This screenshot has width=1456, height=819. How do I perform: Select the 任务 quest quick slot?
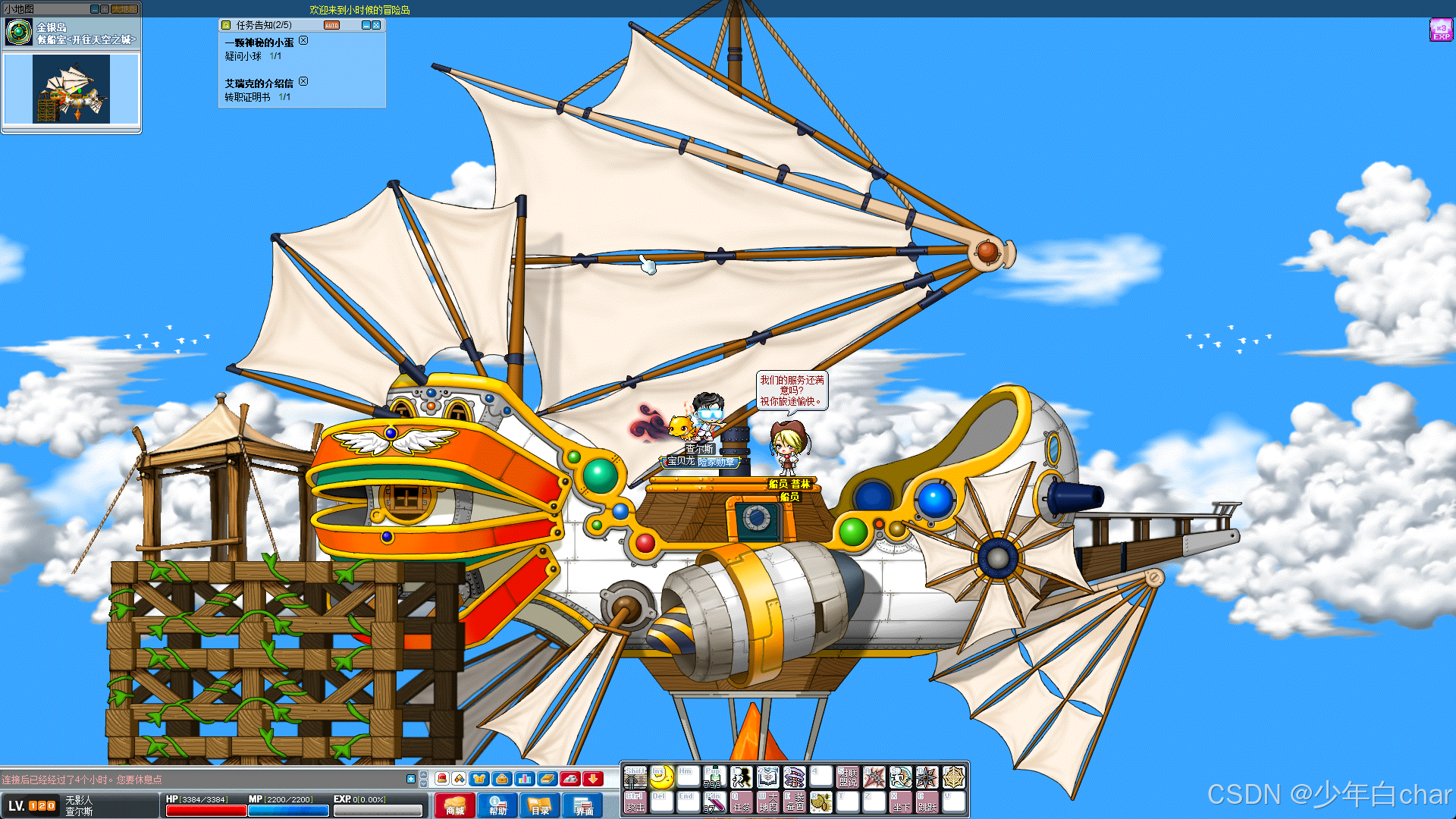click(x=741, y=802)
